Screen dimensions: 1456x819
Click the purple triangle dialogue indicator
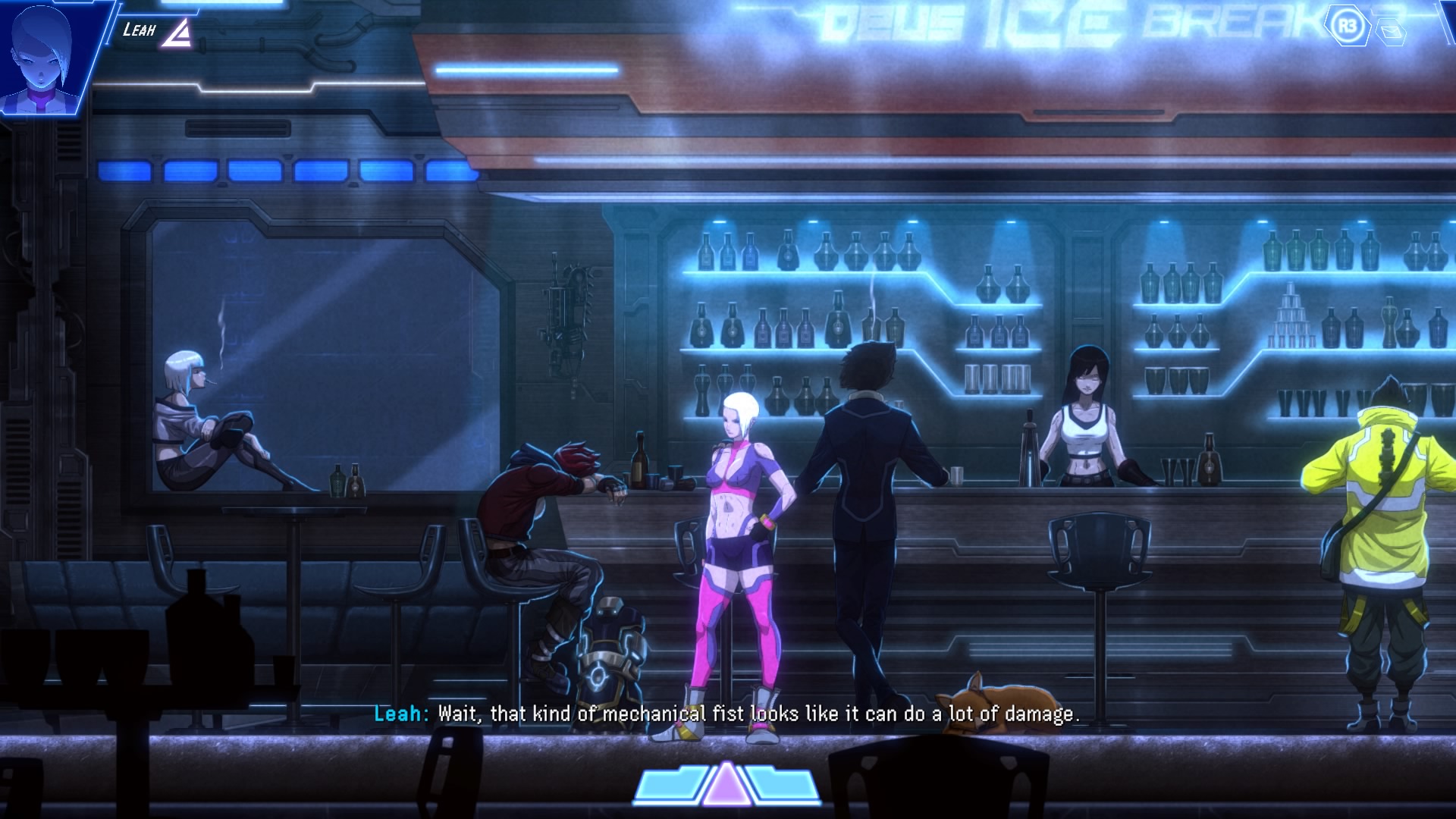pyautogui.click(x=726, y=783)
